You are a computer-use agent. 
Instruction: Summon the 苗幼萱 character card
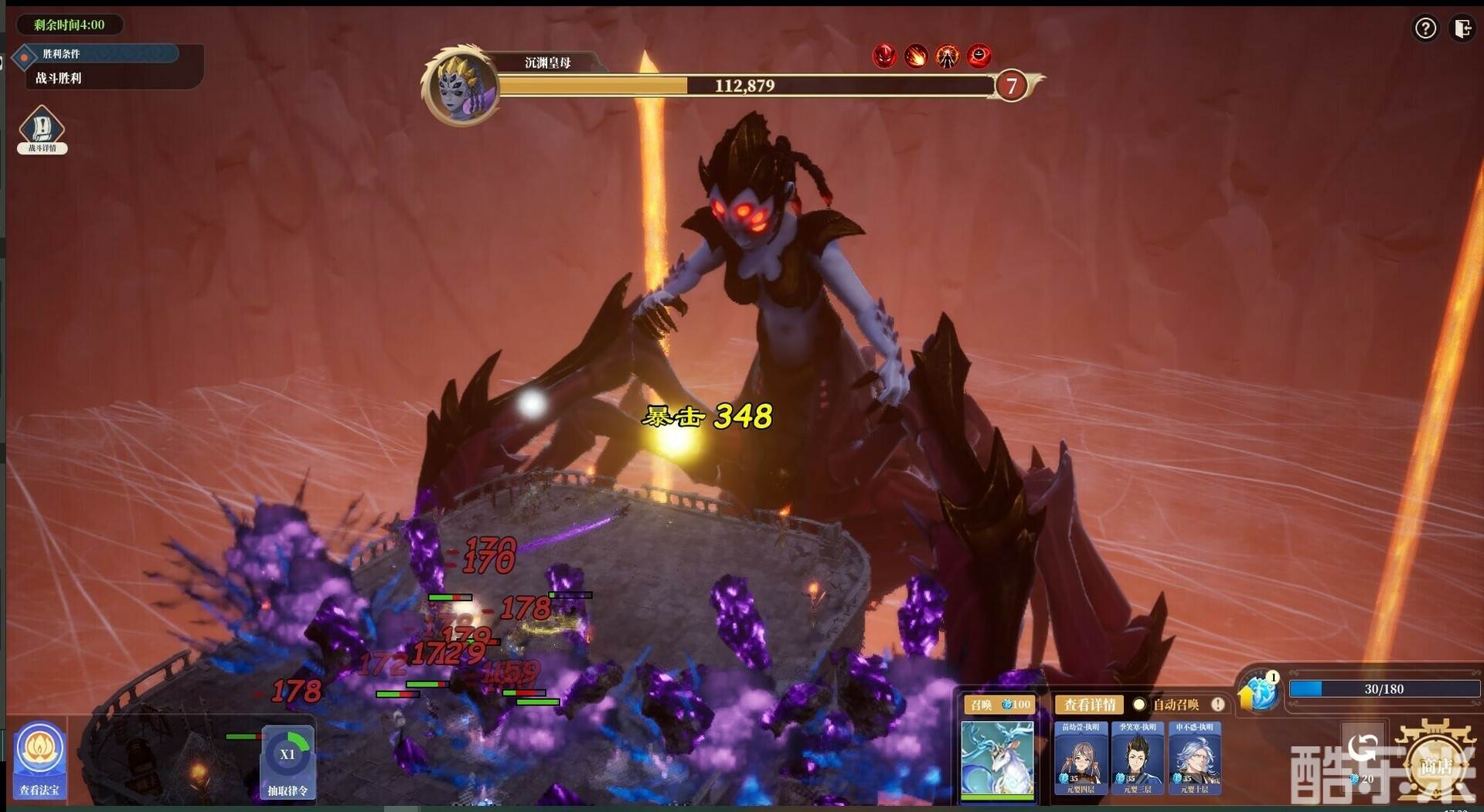point(1081,757)
